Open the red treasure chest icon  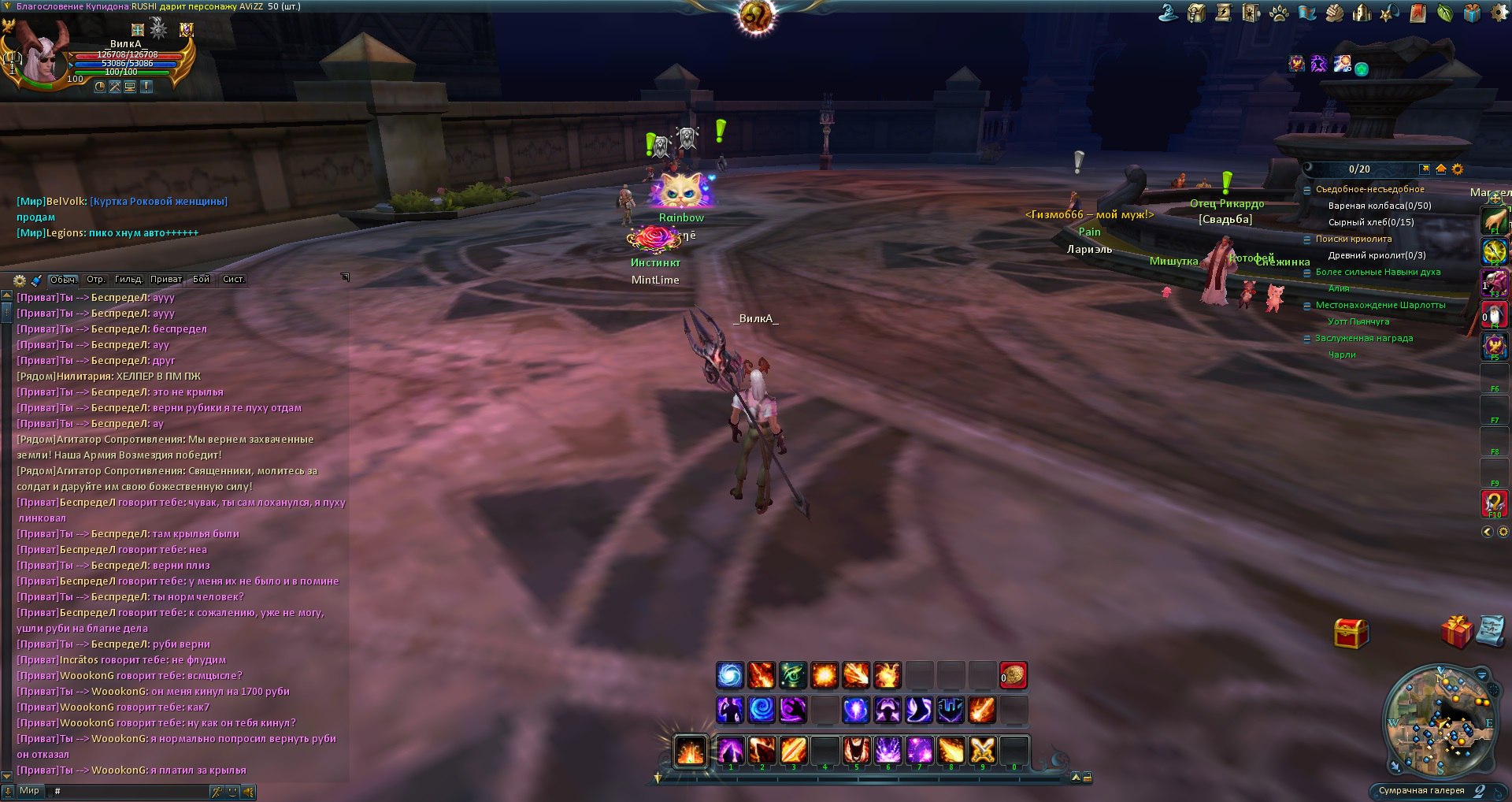pos(1351,633)
